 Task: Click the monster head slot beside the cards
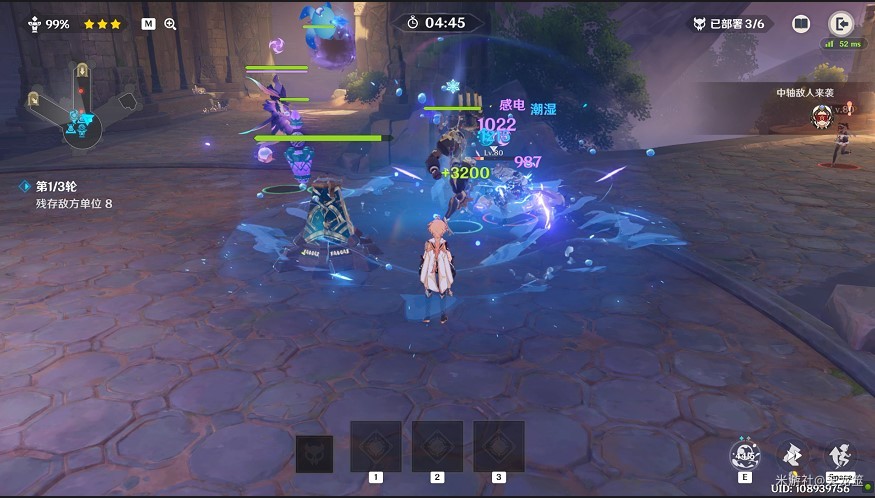[x=314, y=454]
